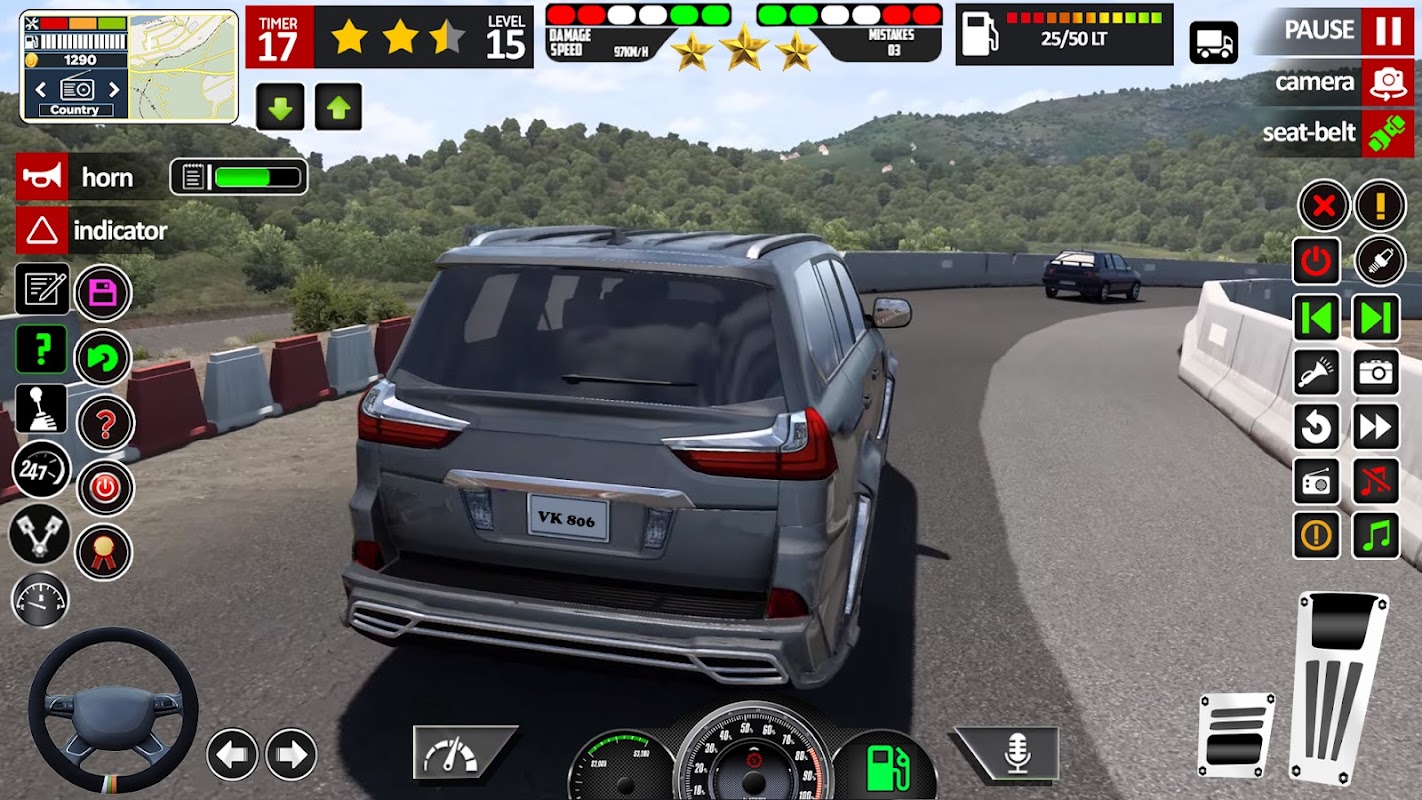Image resolution: width=1422 pixels, height=800 pixels.
Task: Steer right with the right arrow
Action: pyautogui.click(x=291, y=754)
